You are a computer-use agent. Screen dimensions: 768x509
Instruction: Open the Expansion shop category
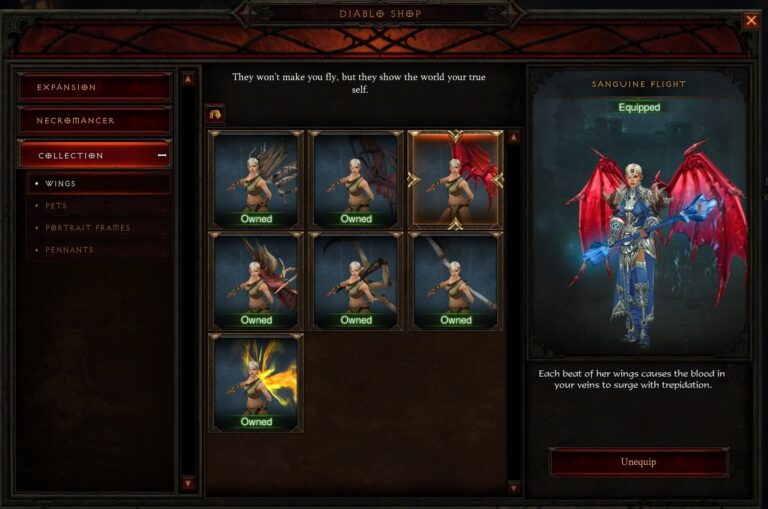[x=94, y=87]
